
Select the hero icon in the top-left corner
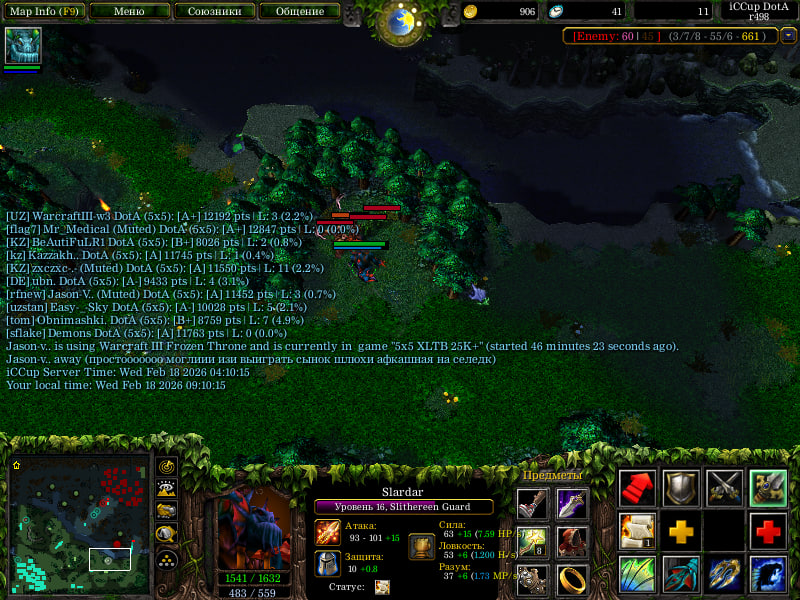[x=21, y=45]
